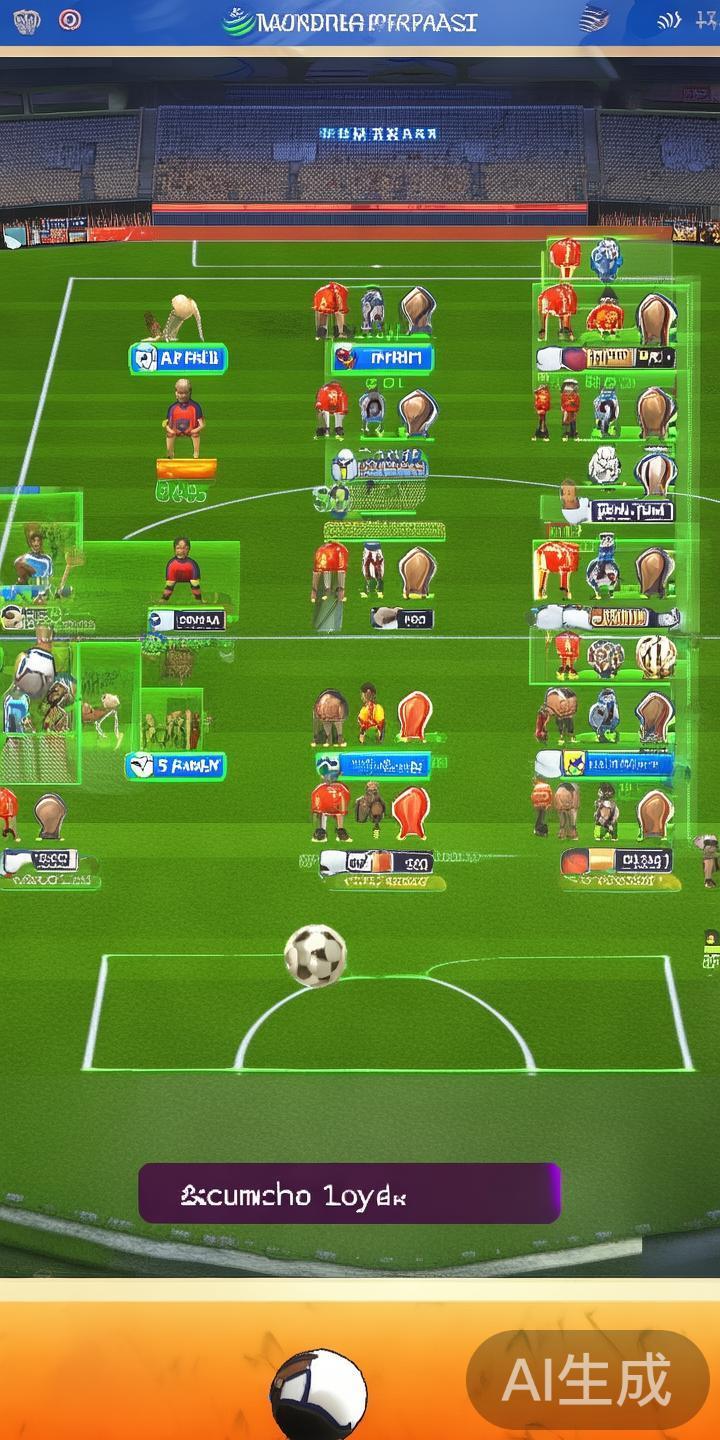This screenshot has height=1440, width=720.
Task: Select the red target icon in the top bar
Action: click(x=69, y=20)
